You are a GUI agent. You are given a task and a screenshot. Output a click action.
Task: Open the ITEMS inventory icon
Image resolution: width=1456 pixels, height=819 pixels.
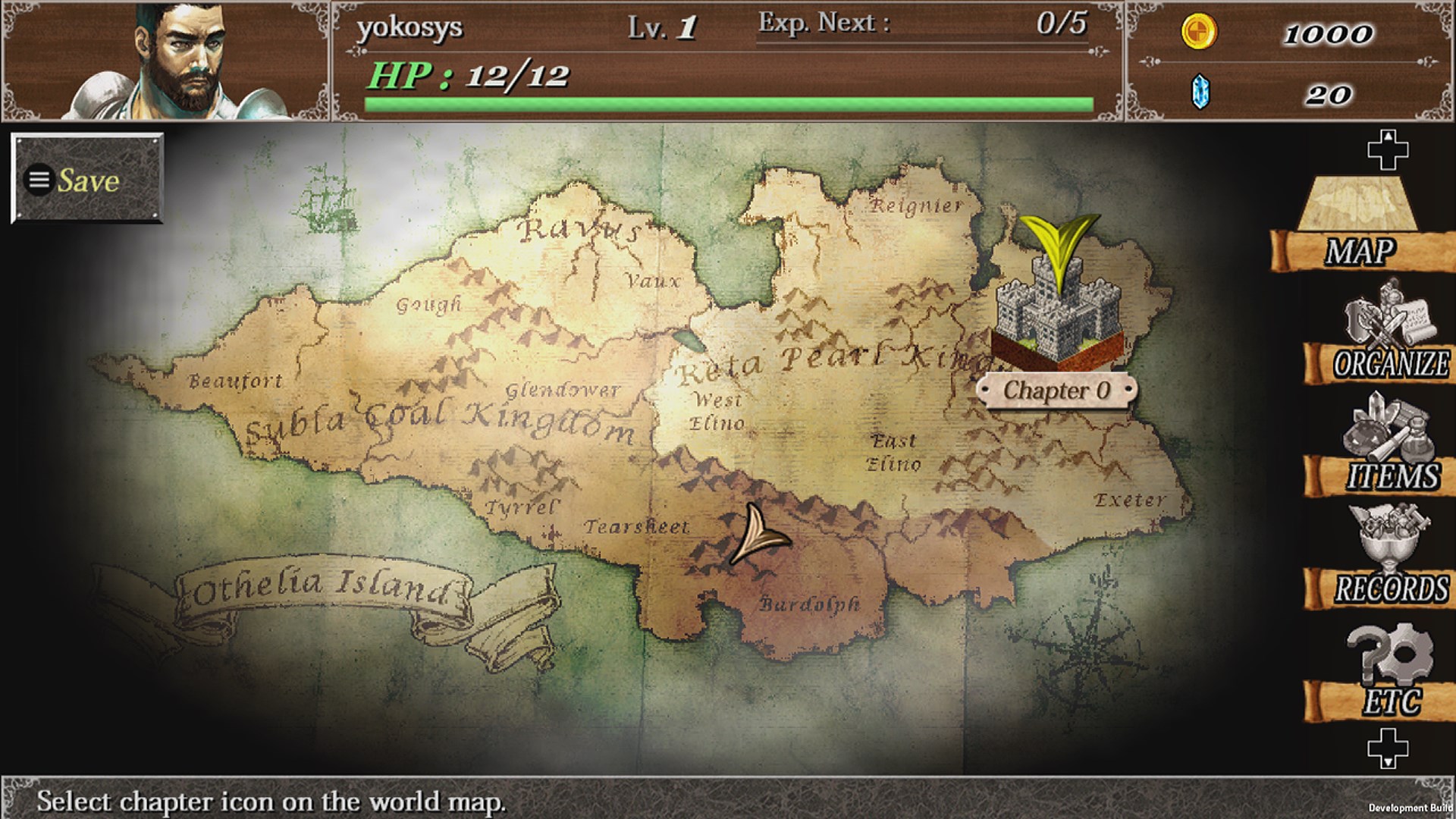coord(1389,447)
